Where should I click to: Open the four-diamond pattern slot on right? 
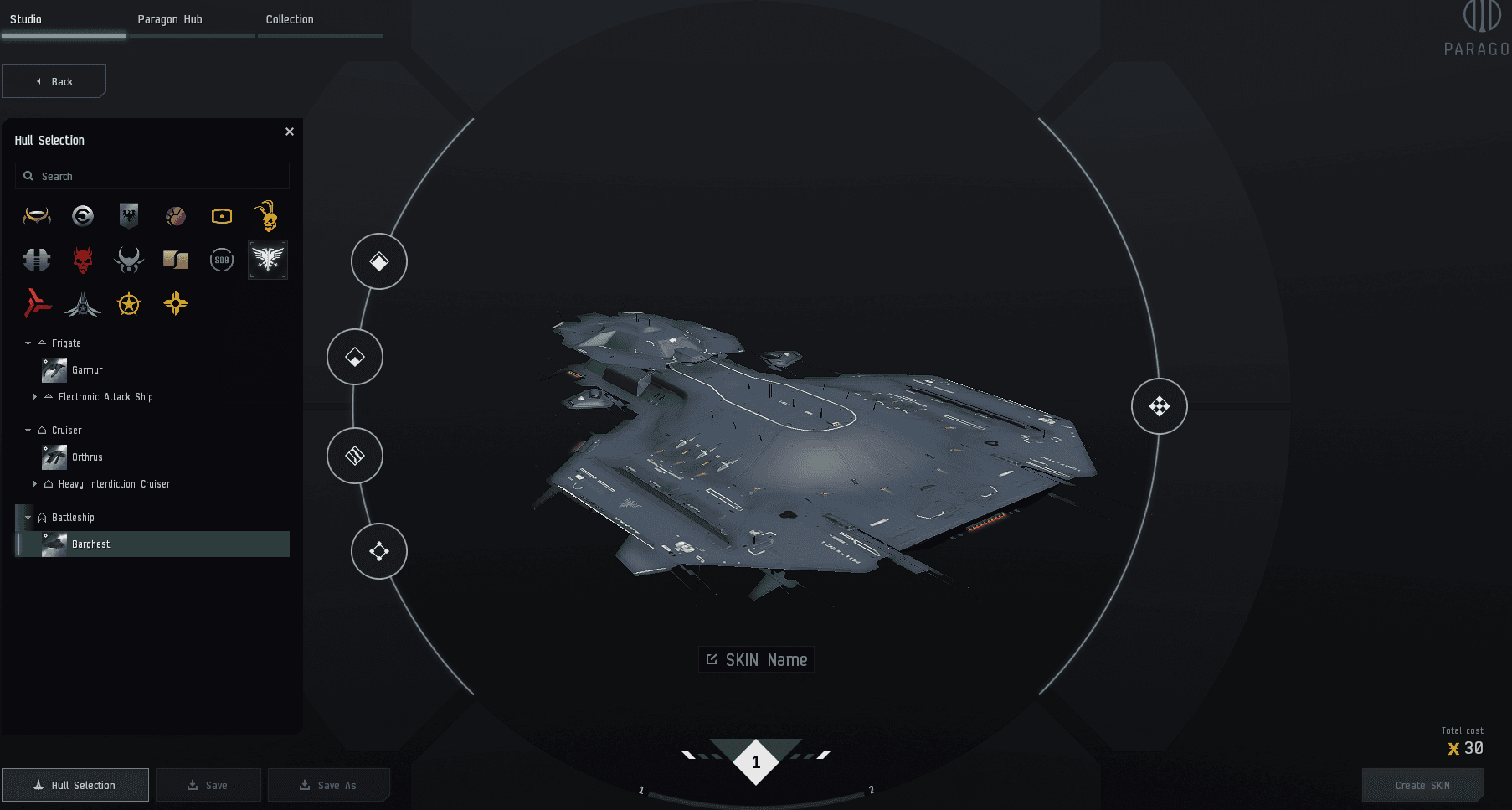(1159, 406)
